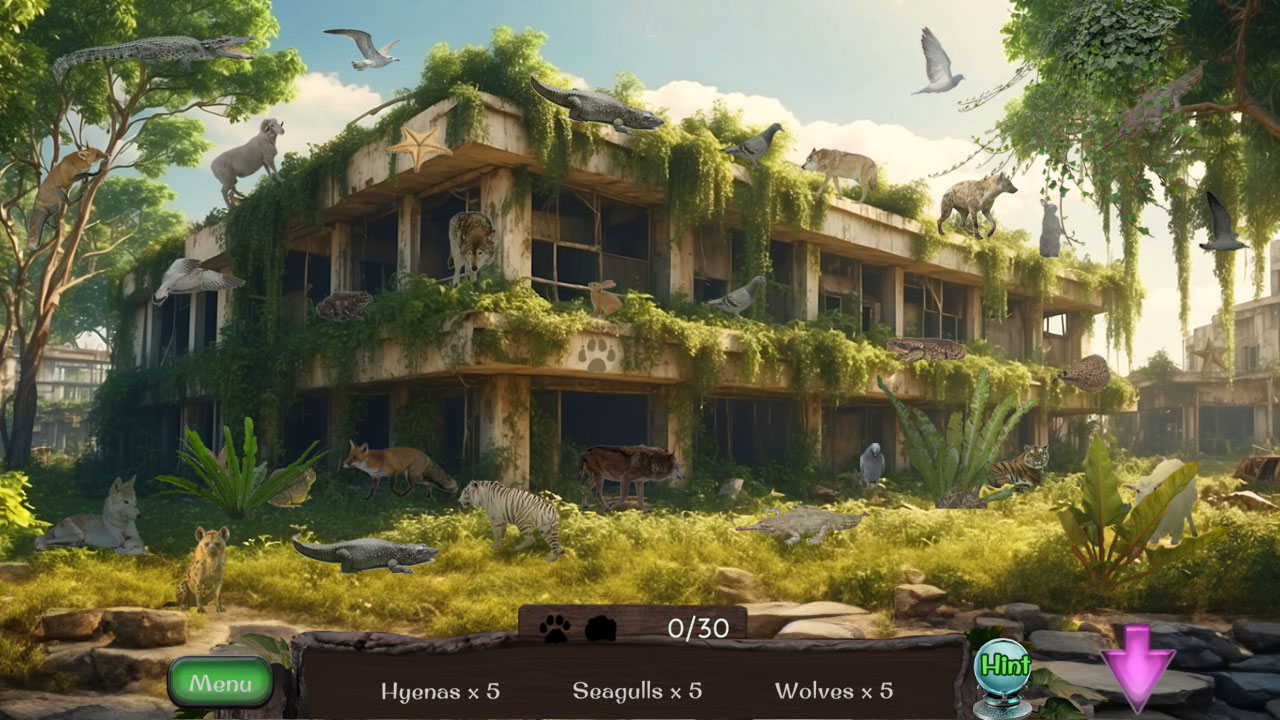Click the Hyenas x 5 label

click(x=440, y=690)
